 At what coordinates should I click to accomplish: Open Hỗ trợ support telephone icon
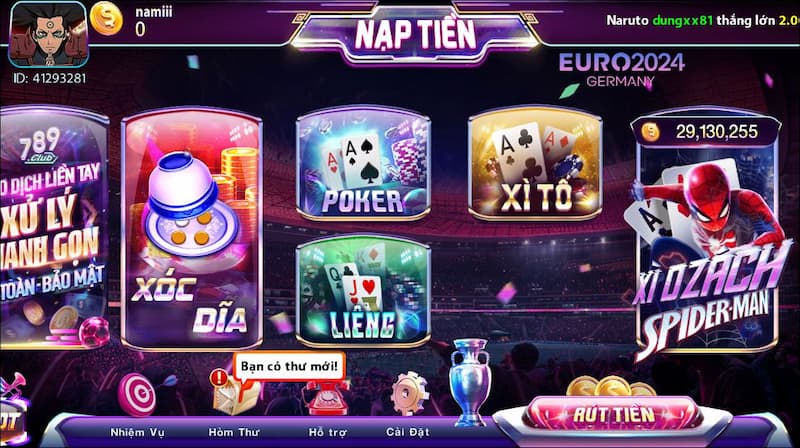coord(325,396)
